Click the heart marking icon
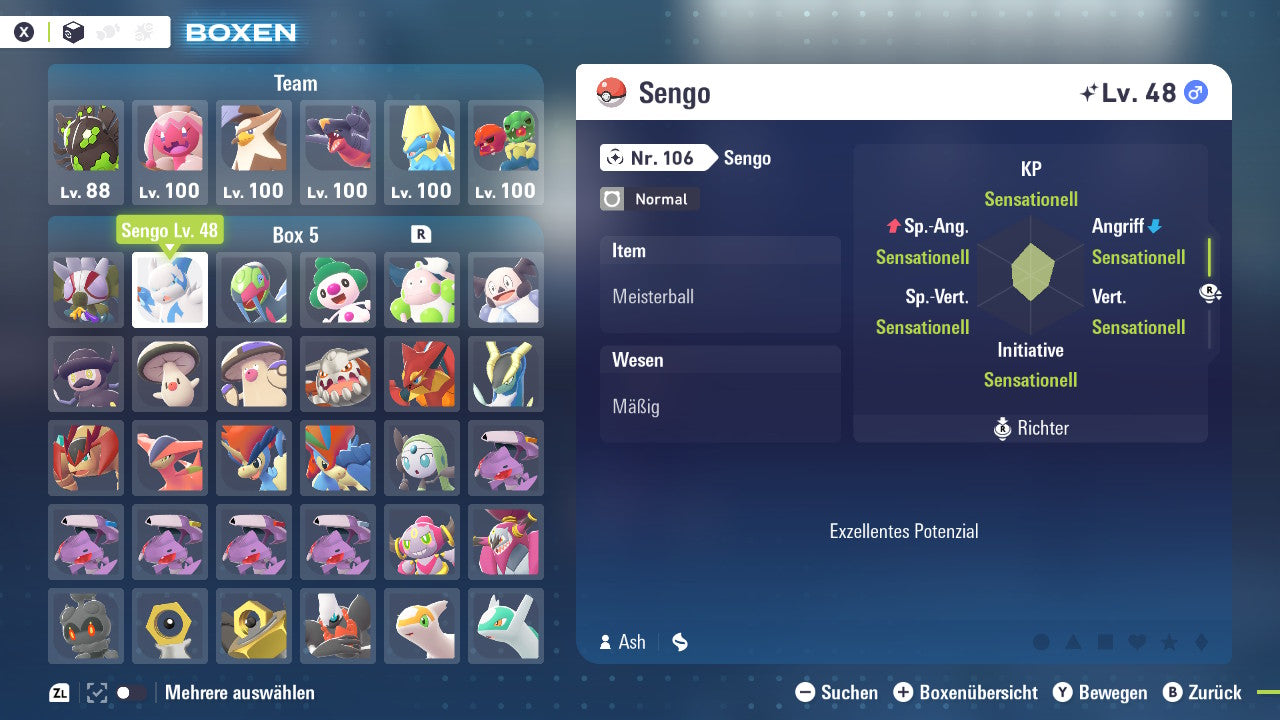Screen dimensions: 1280x720 (x=1139, y=643)
